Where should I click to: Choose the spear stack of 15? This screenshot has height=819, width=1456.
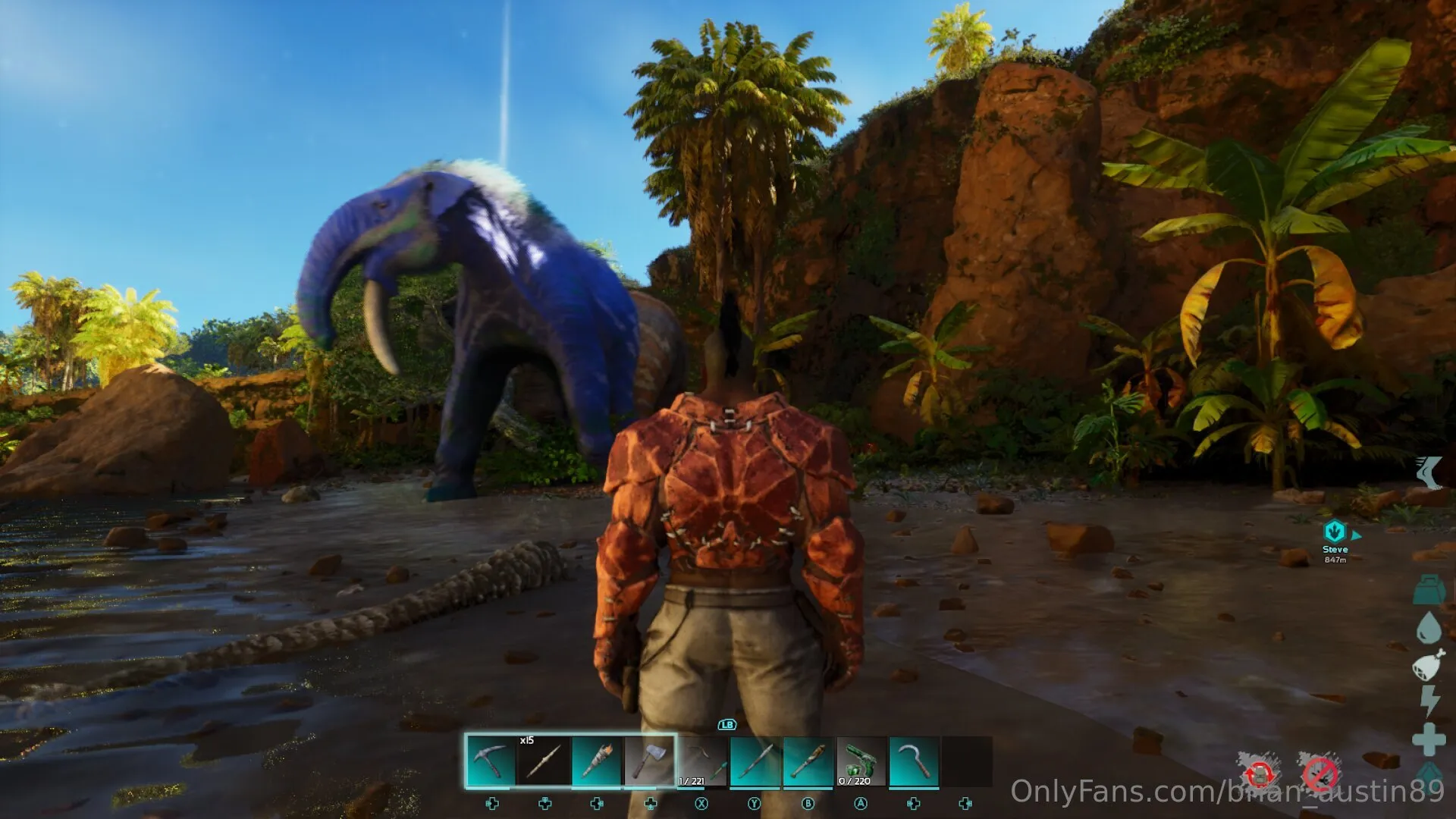coord(544,761)
